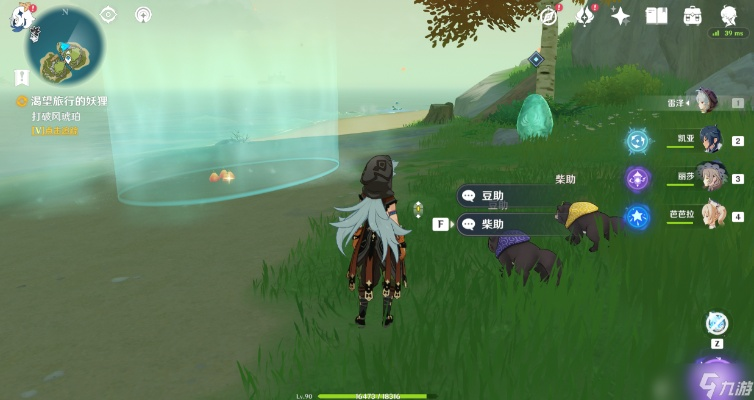The image size is (754, 400).
Task: Open the character screen icon
Action: coord(729,15)
